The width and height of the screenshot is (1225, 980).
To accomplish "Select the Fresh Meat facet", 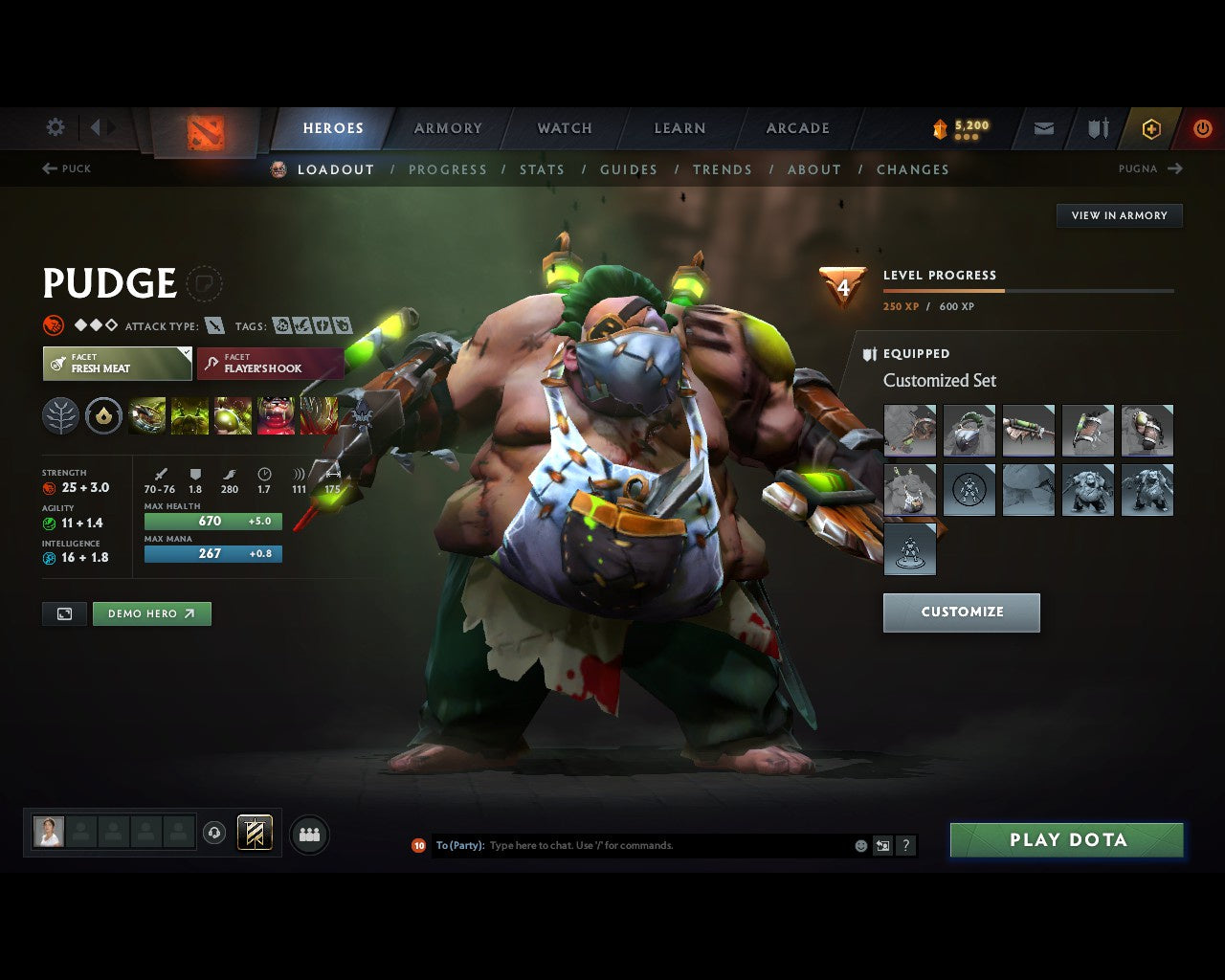I will (117, 363).
